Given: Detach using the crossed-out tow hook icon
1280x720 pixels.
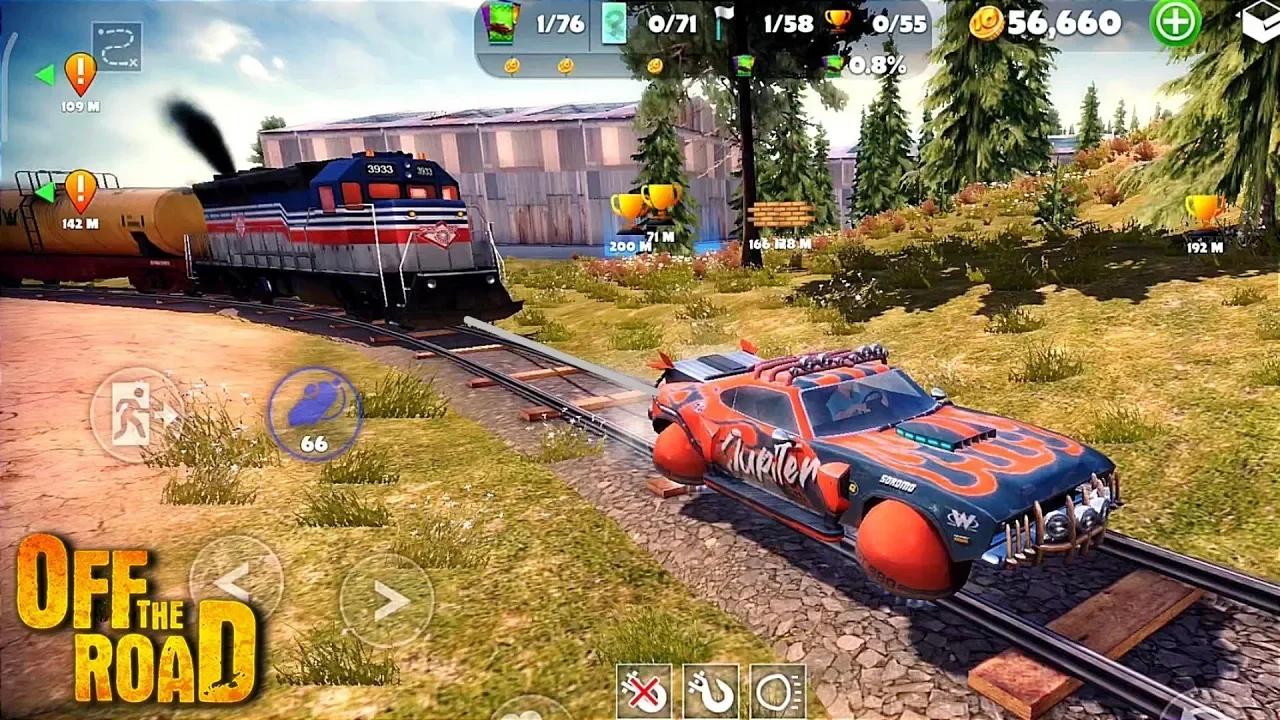Looking at the screenshot, I should click(644, 691).
